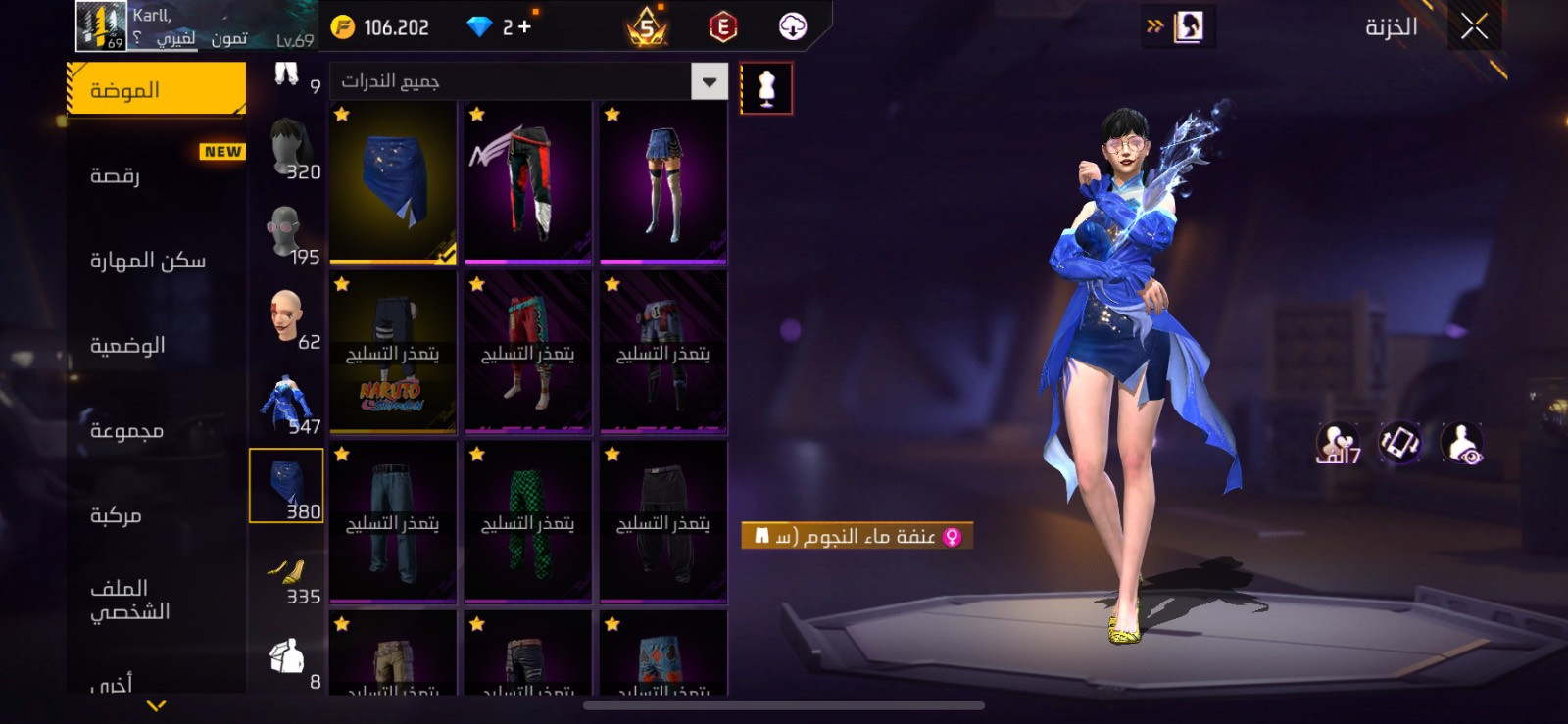Add diamonds with the plus button
Screen dimensions: 1568x724
(x=525, y=26)
